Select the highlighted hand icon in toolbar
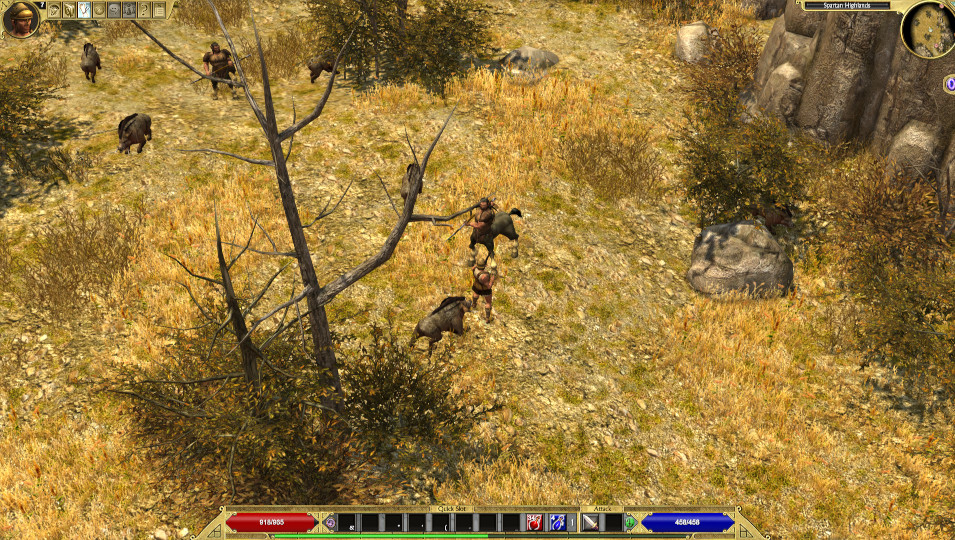The image size is (955, 540). point(84,10)
